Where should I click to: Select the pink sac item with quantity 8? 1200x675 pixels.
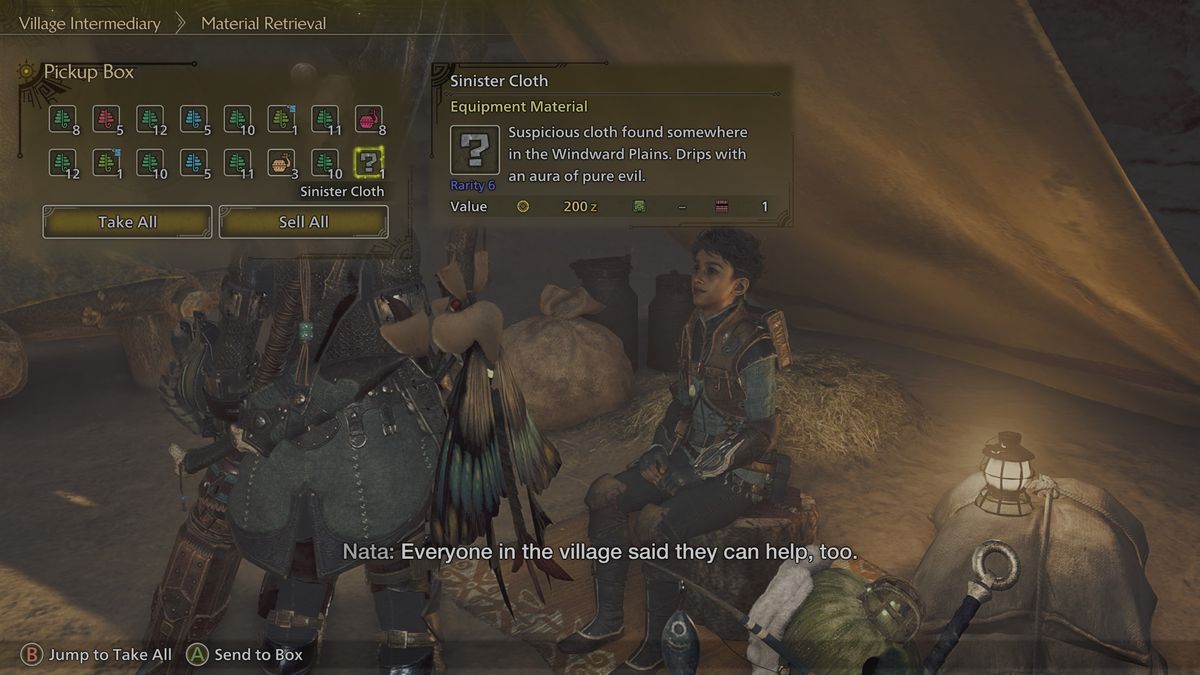coord(369,119)
